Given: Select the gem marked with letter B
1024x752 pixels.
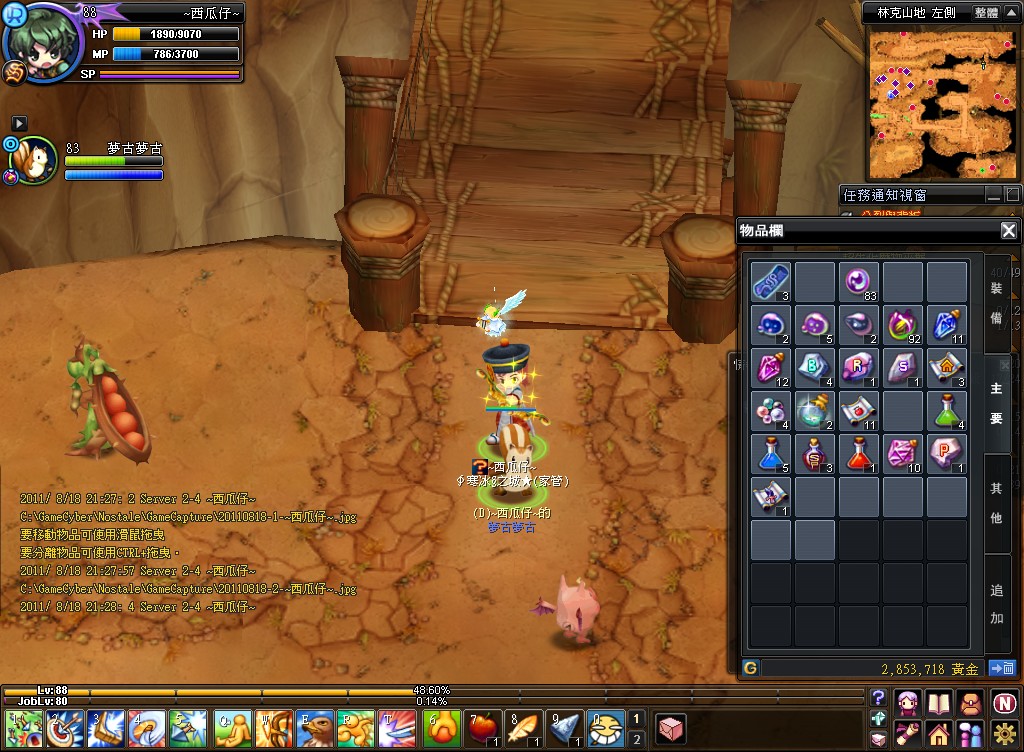Looking at the screenshot, I should (x=815, y=367).
